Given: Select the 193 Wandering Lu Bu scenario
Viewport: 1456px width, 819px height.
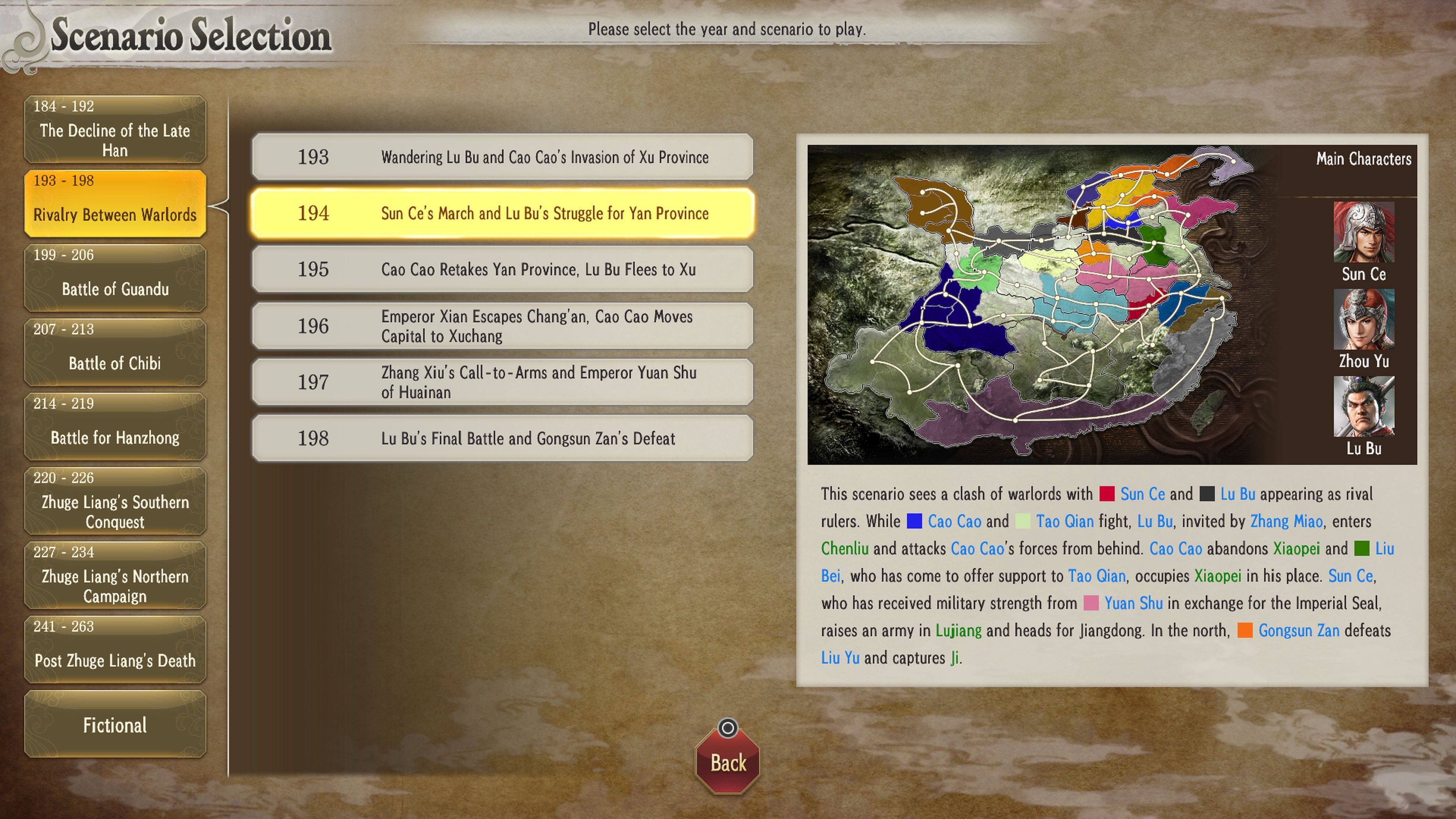Looking at the screenshot, I should 502,157.
